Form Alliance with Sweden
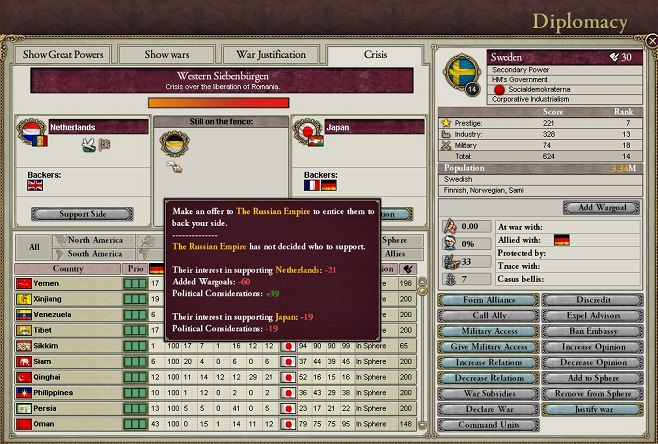The image size is (658, 444). [488, 300]
